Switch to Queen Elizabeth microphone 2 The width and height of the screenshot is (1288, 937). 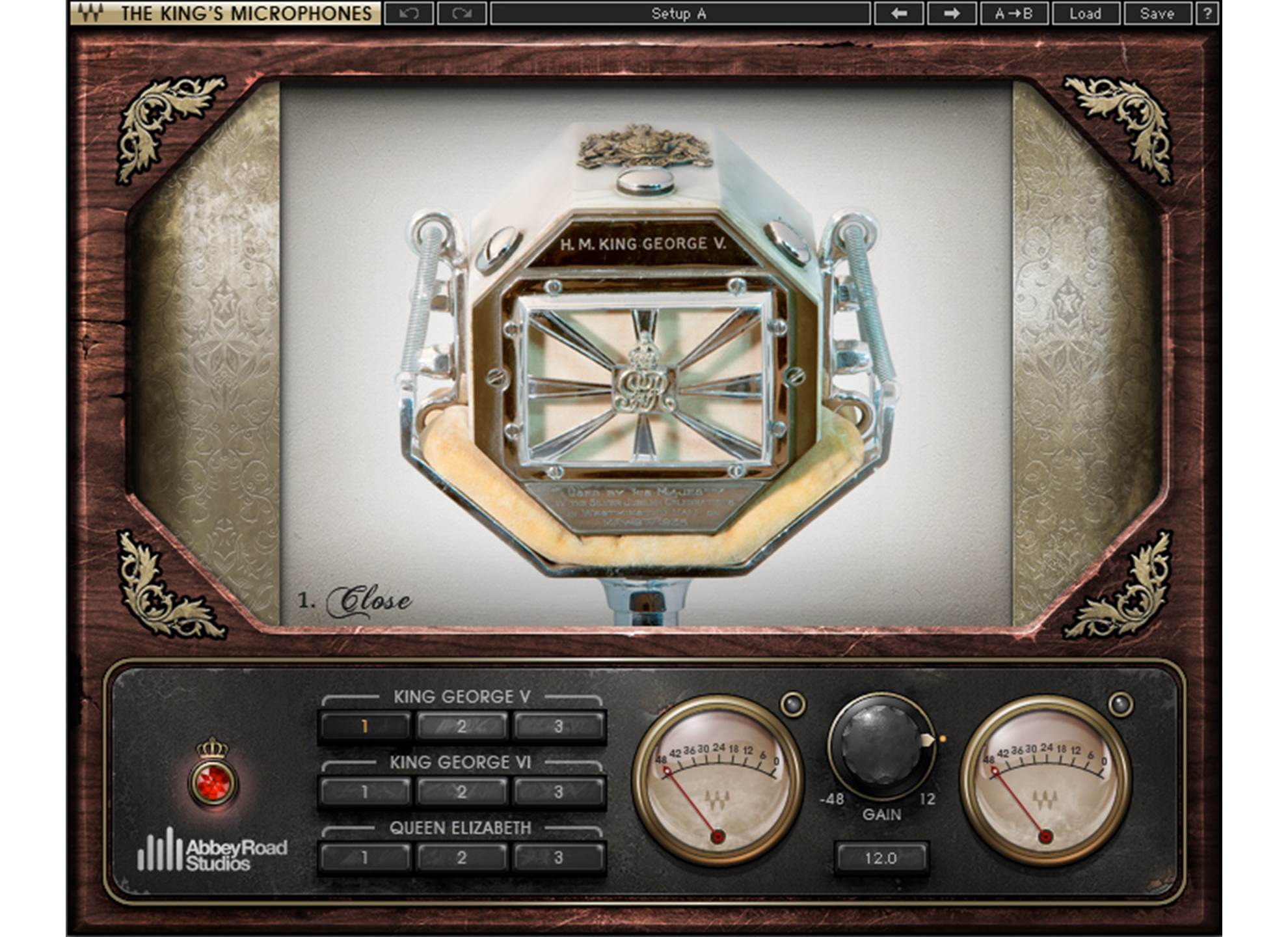click(x=461, y=858)
